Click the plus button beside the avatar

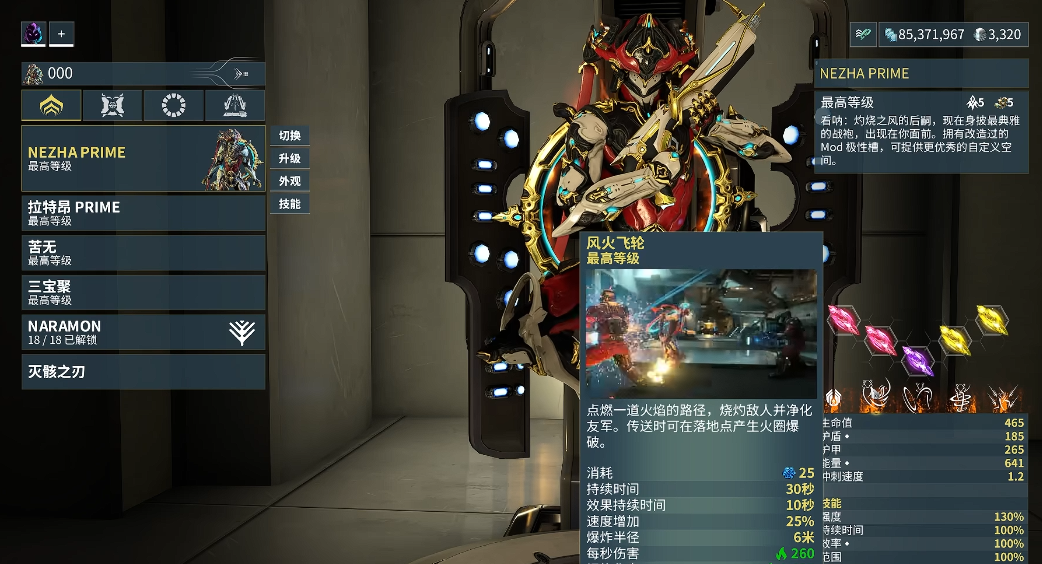tap(62, 34)
